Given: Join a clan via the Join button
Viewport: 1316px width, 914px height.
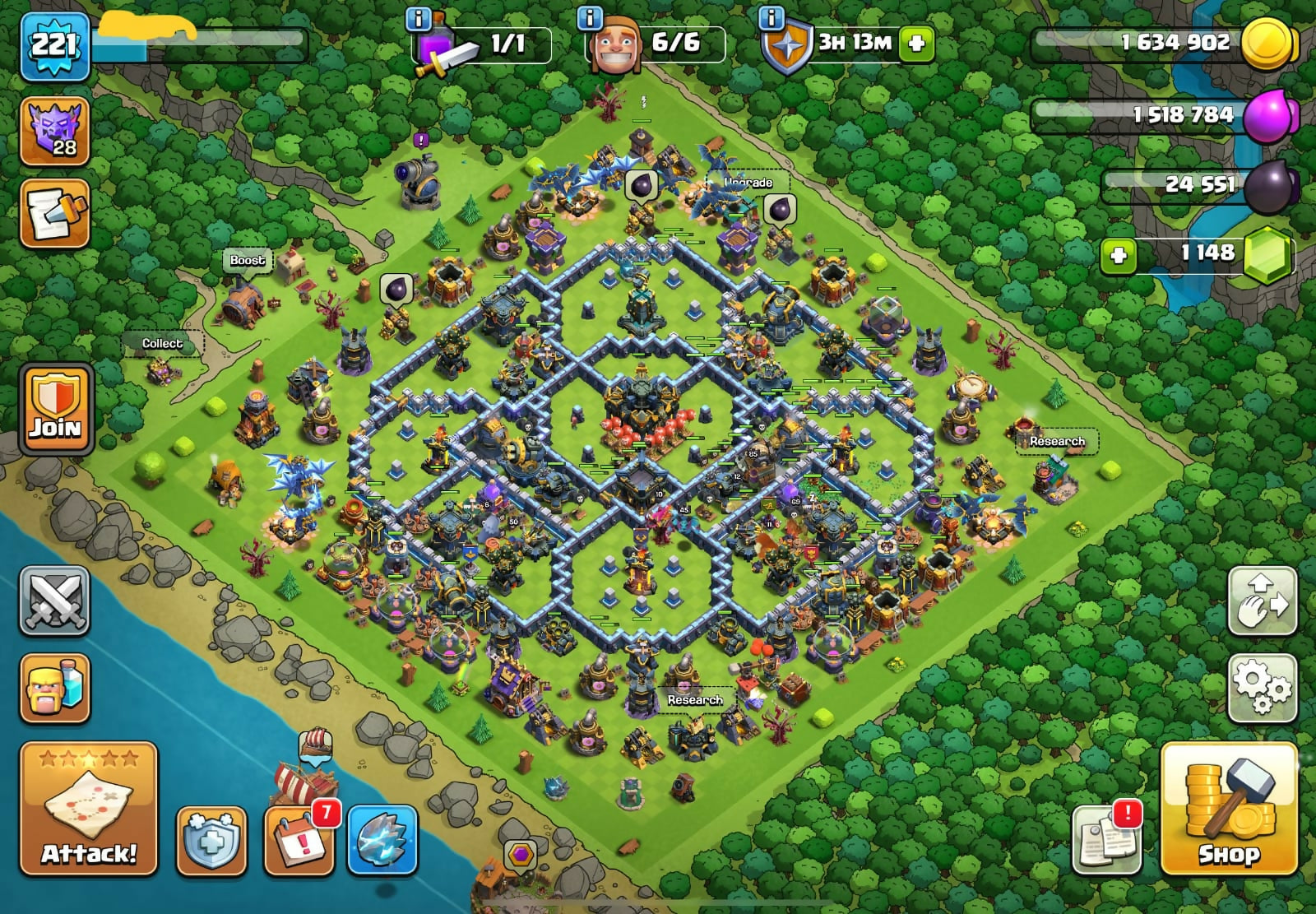Looking at the screenshot, I should point(55,409).
